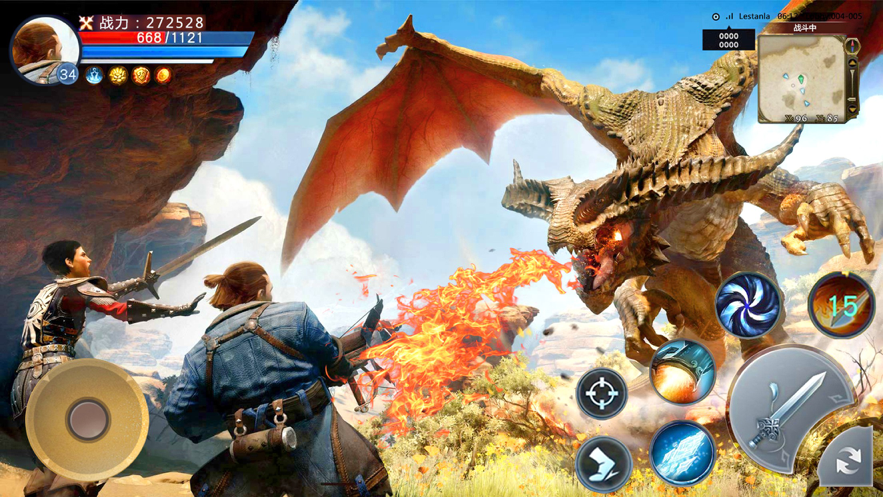Tap the sword basic attack button
The height and width of the screenshot is (497, 883).
pyautogui.click(x=790, y=407)
